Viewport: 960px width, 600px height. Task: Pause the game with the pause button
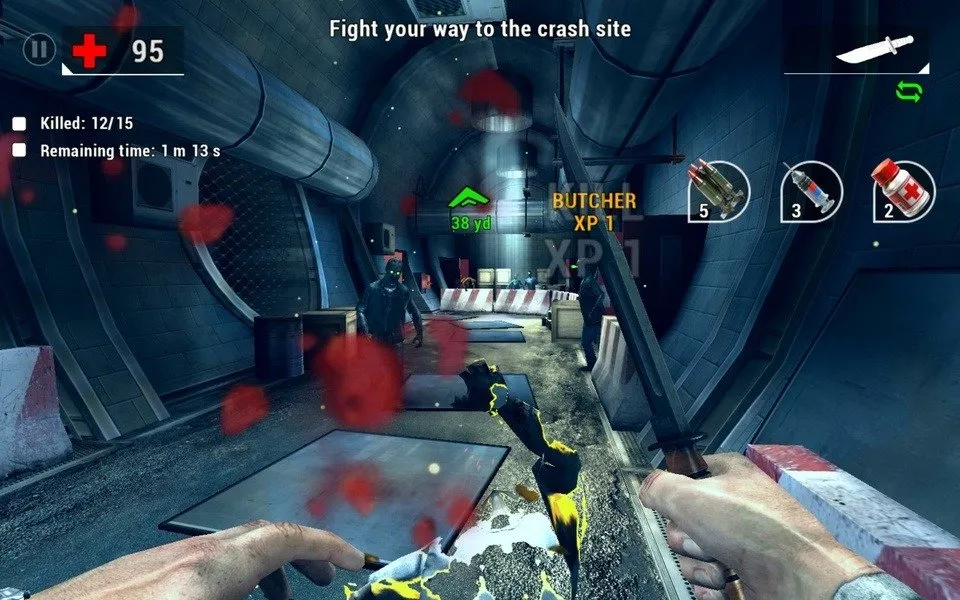coord(39,49)
